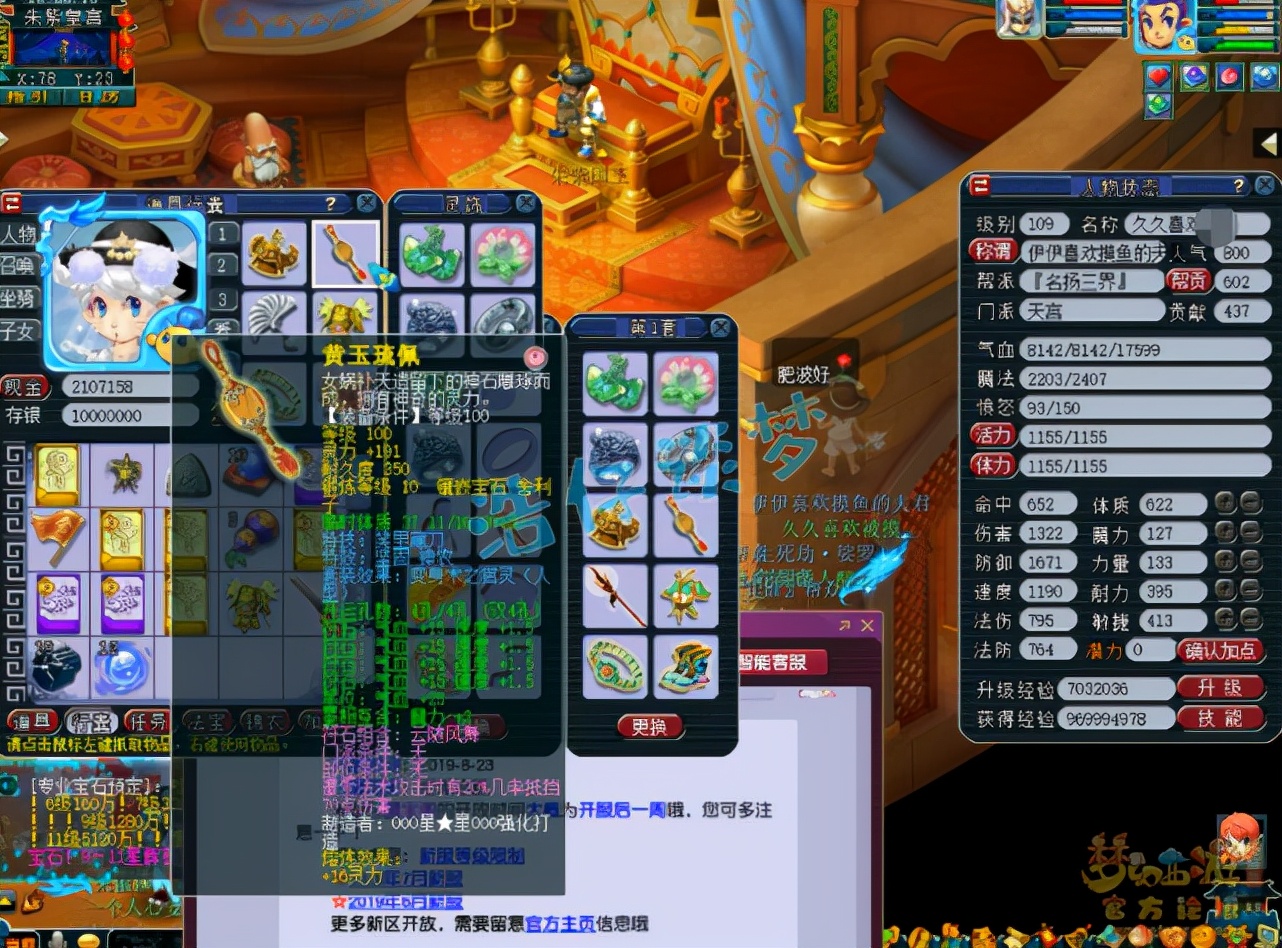The image size is (1282, 948).
Task: Click the experience value field beside 升级
Action: click(1115, 689)
